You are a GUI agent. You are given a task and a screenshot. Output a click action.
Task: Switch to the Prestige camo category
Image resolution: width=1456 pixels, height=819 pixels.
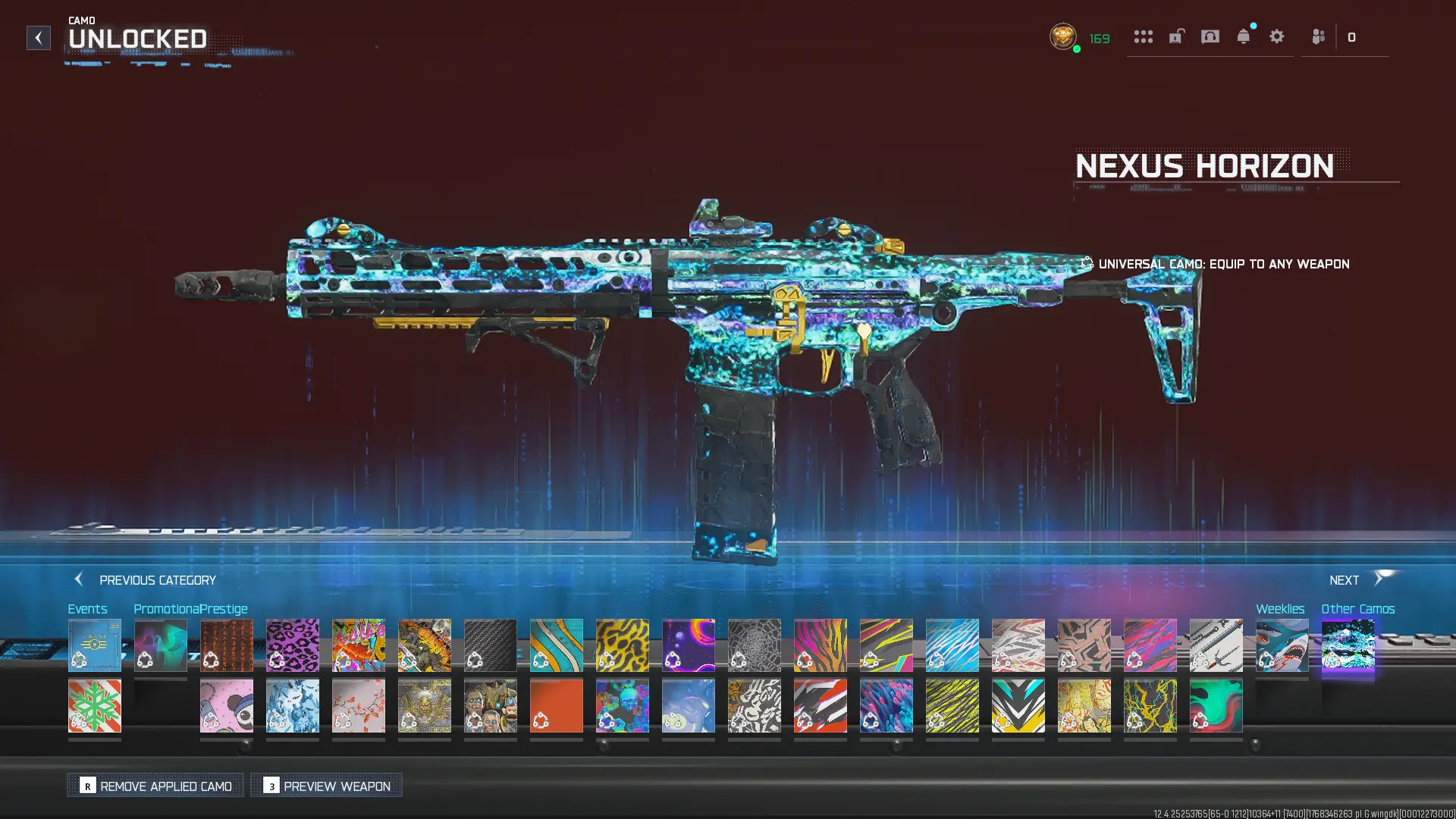224,608
